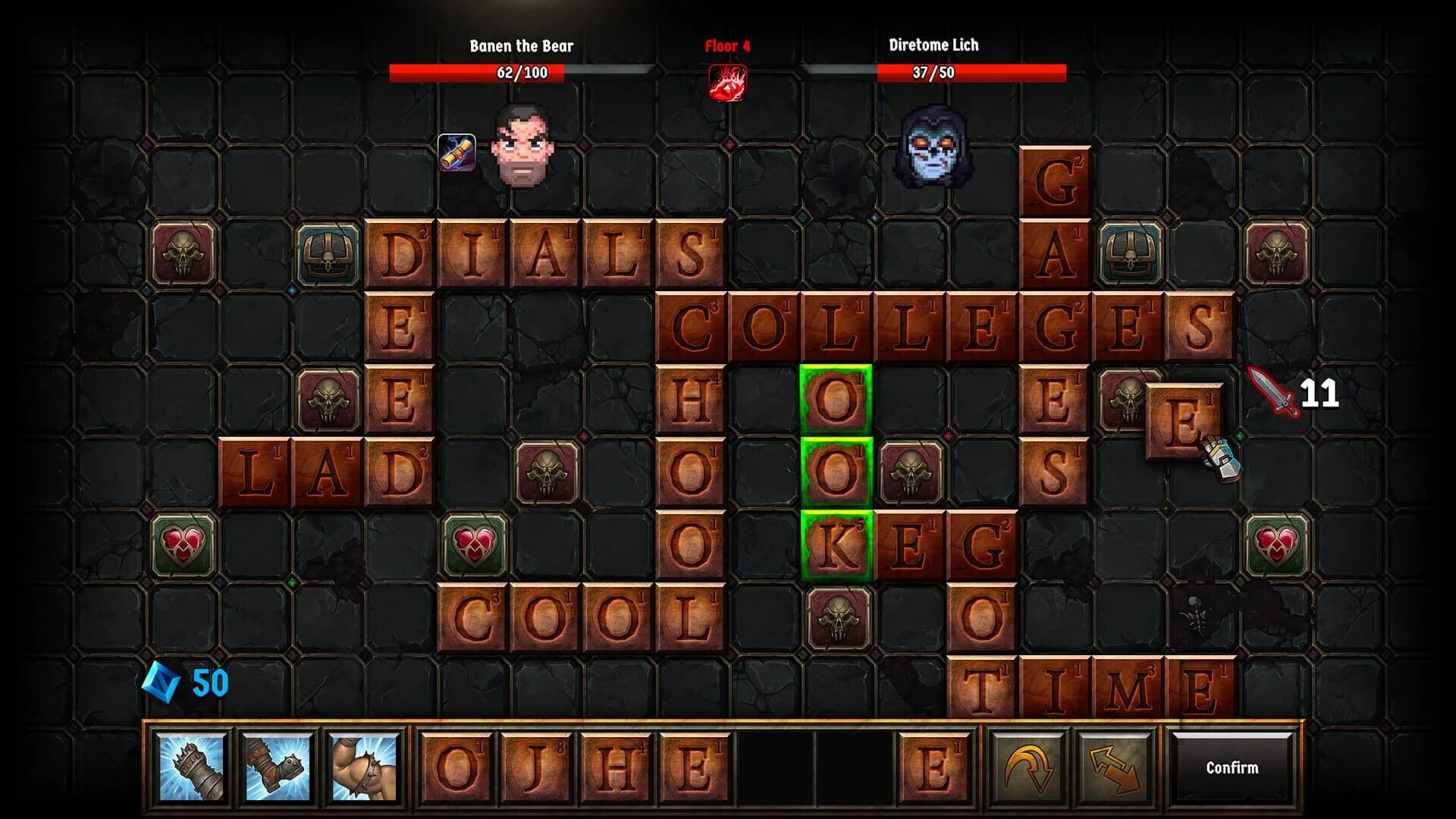The width and height of the screenshot is (1456, 819).
Task: Click the gem count showing 50
Action: tap(211, 682)
